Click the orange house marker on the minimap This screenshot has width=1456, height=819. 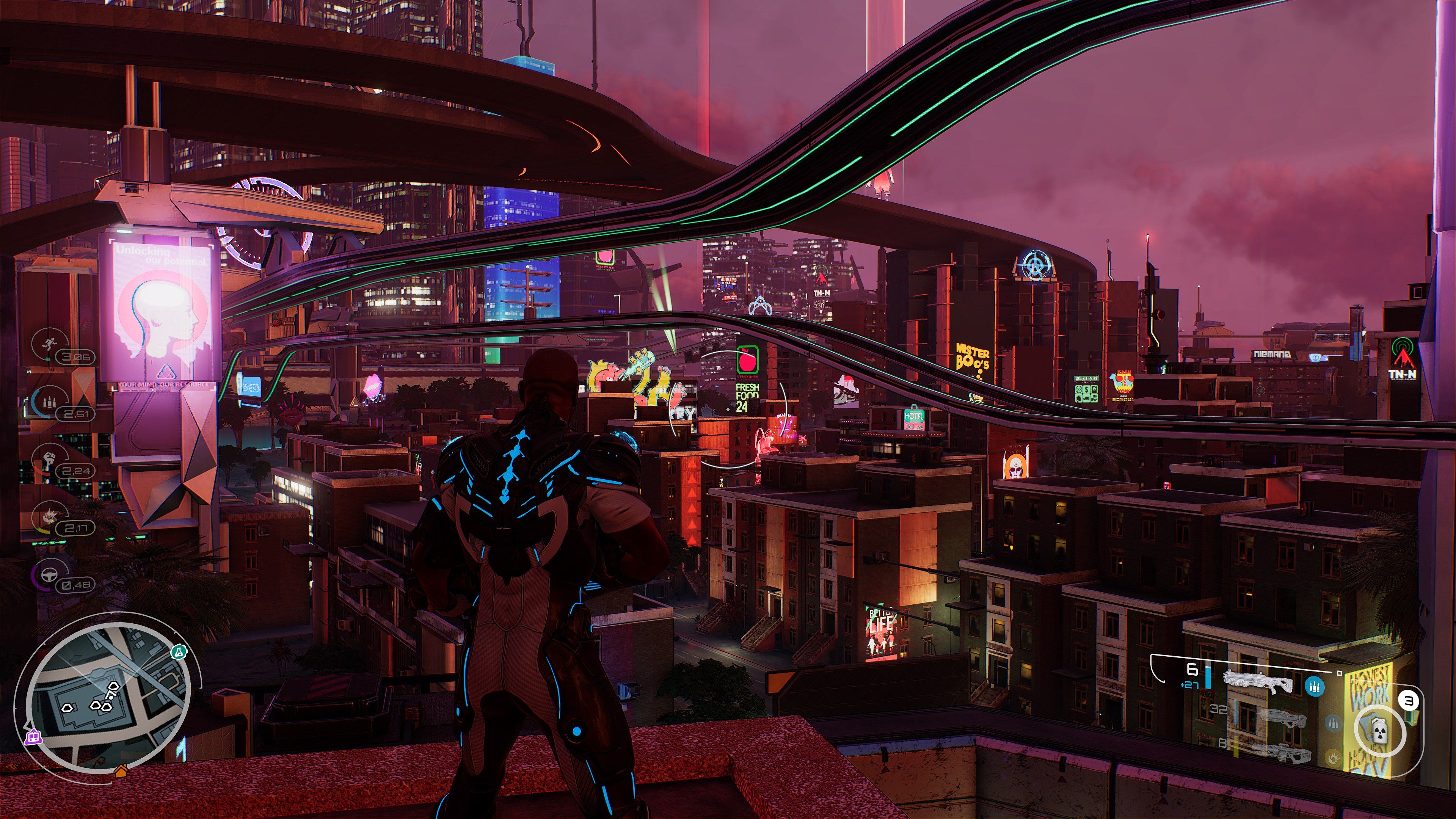tap(121, 770)
